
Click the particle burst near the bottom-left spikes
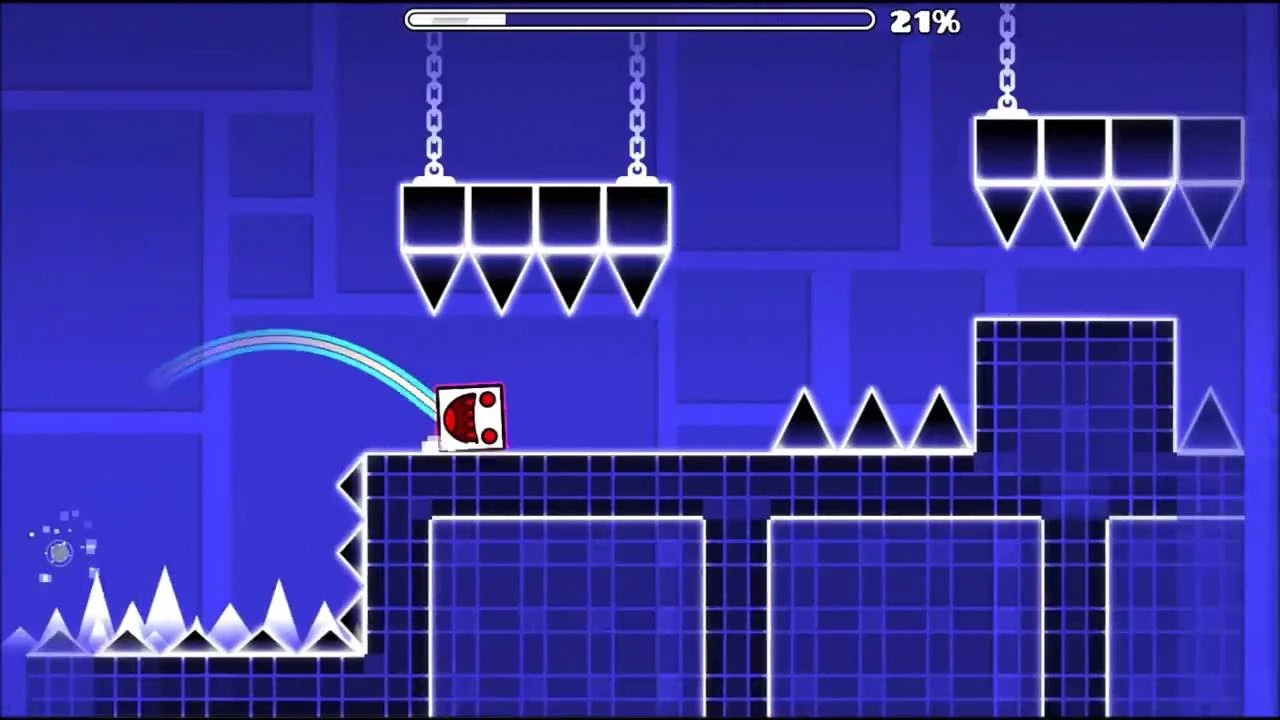click(58, 552)
